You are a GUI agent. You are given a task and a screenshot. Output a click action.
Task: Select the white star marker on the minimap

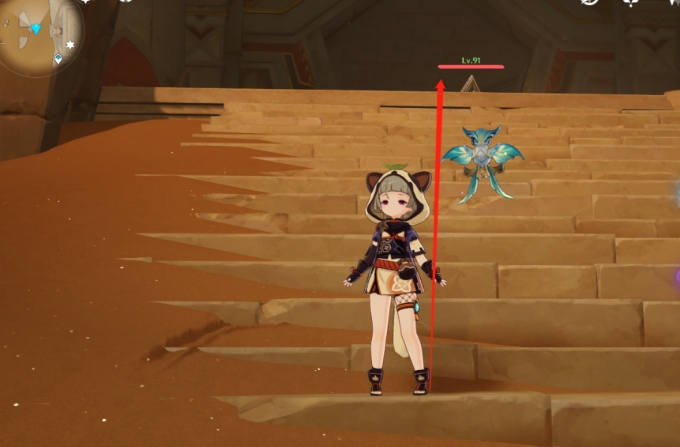pyautogui.click(x=70, y=45)
